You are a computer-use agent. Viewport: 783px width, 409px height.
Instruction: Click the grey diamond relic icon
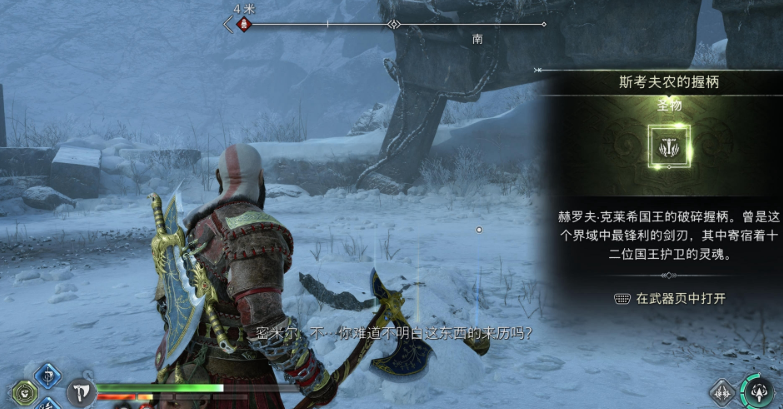point(722,392)
